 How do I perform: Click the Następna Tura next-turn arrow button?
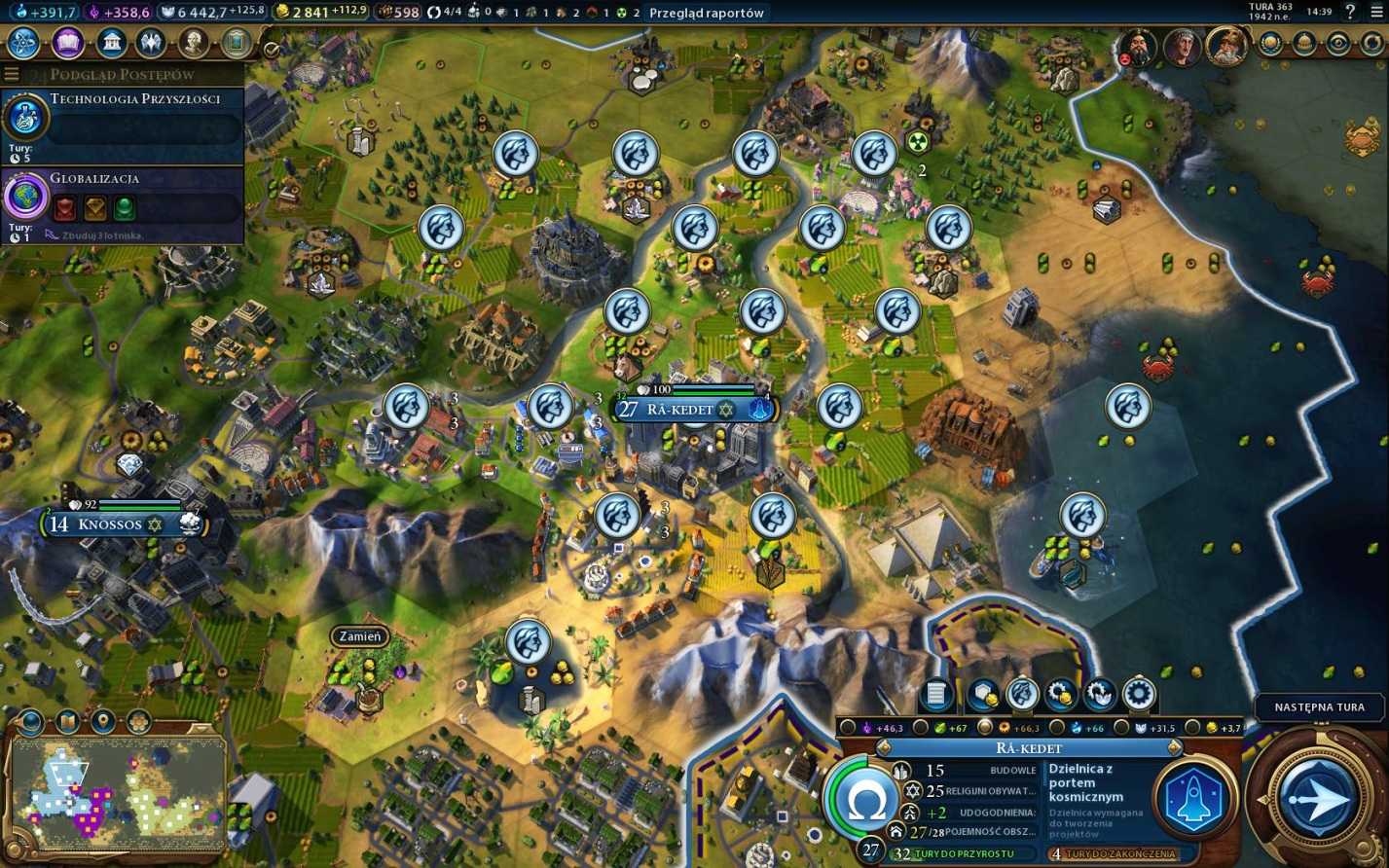pos(1318,798)
